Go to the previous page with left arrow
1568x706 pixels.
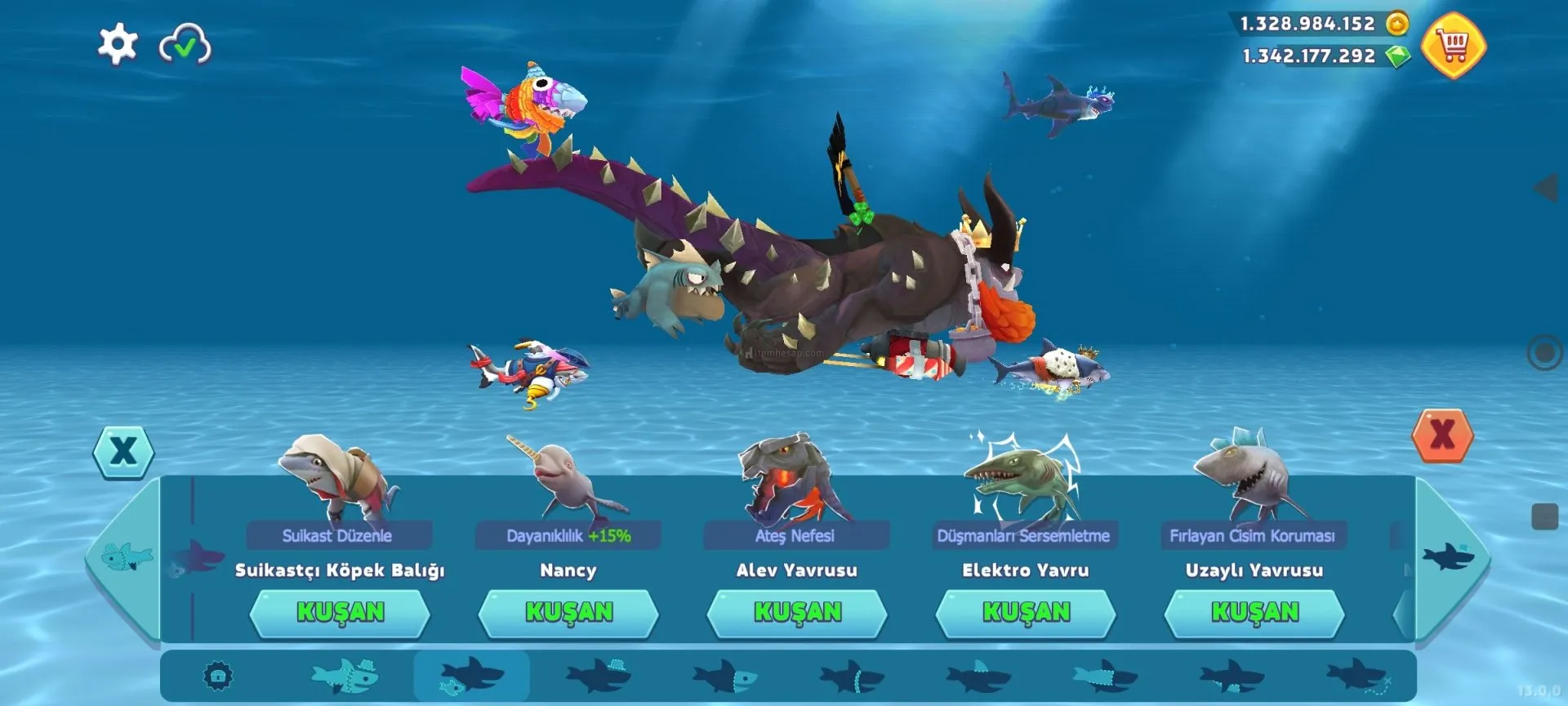(125, 558)
